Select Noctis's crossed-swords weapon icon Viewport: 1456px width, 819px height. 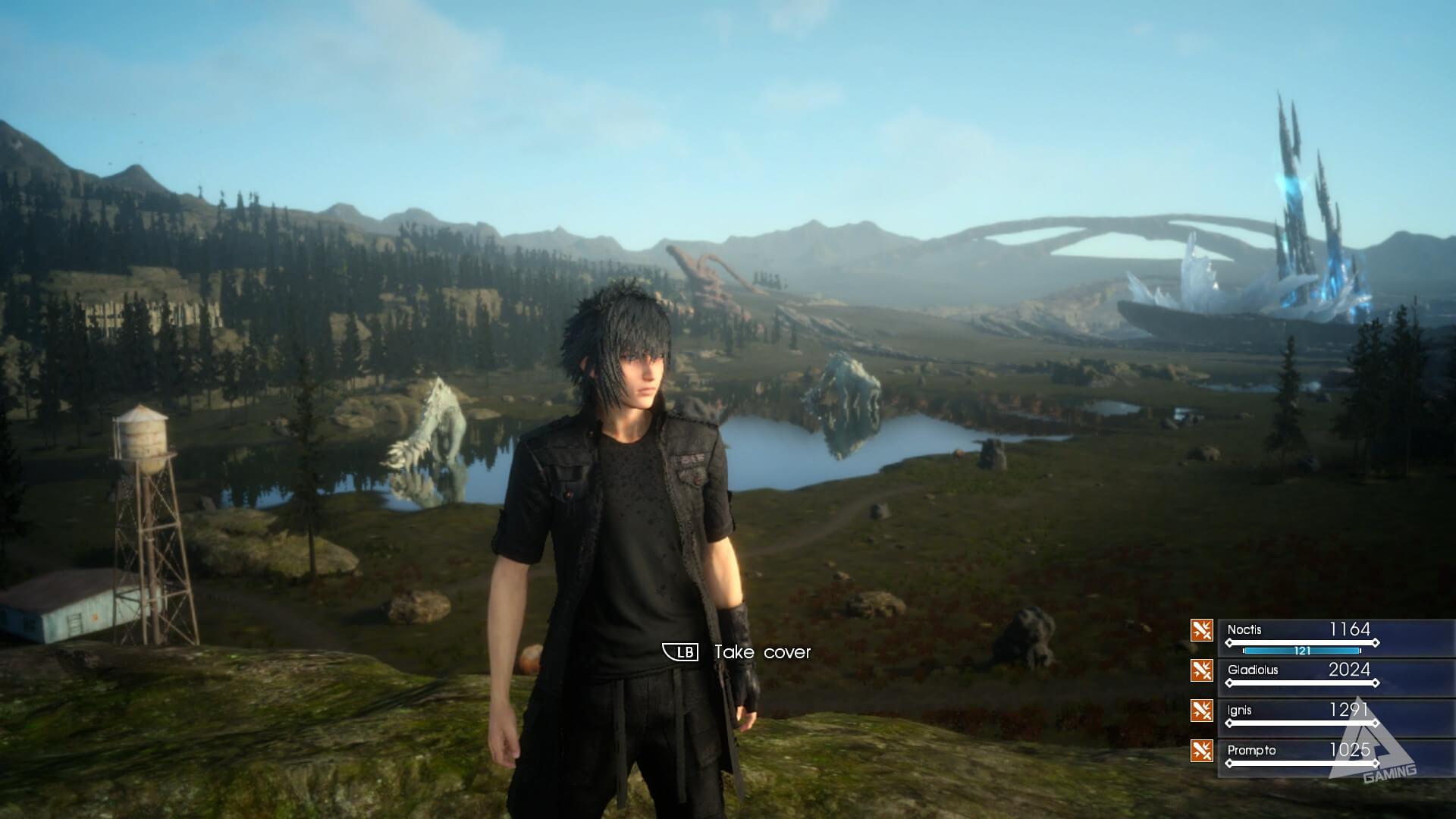click(x=1201, y=629)
